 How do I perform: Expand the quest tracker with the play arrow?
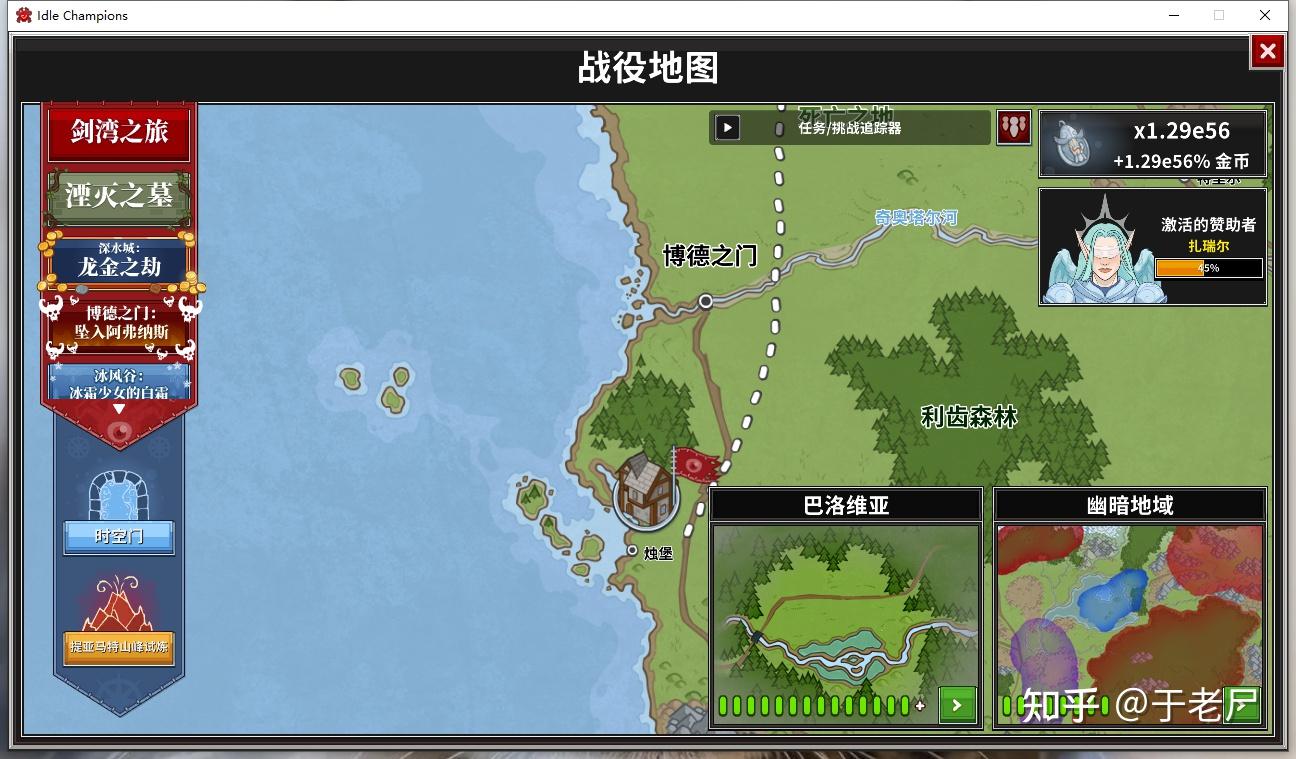click(727, 127)
